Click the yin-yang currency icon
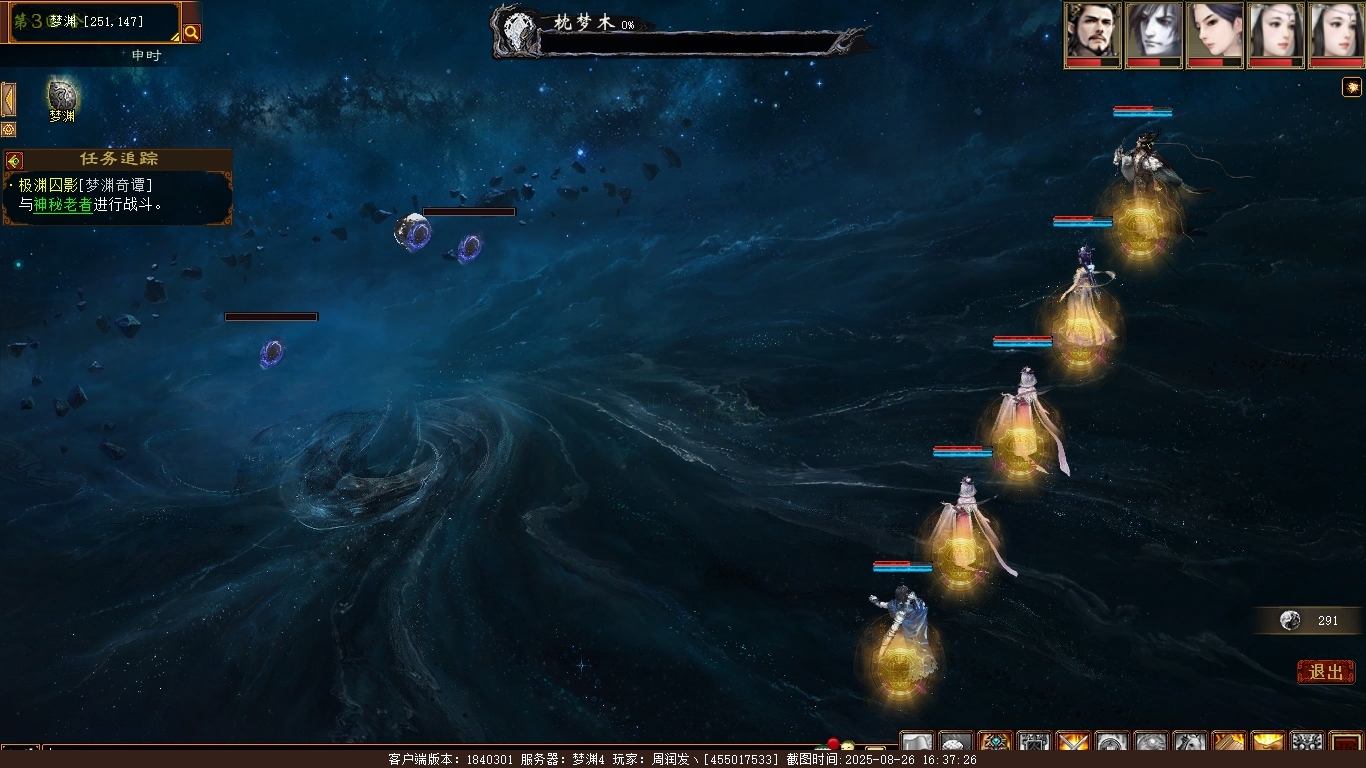The image size is (1366, 768). click(1291, 621)
